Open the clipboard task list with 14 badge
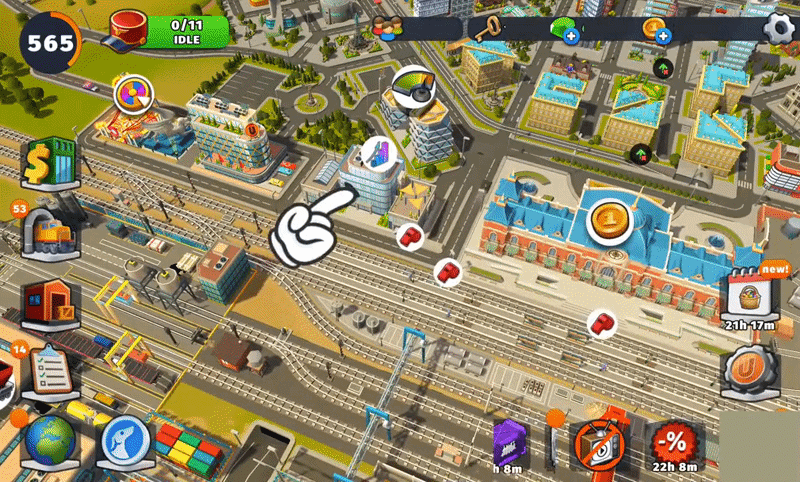 [48, 372]
